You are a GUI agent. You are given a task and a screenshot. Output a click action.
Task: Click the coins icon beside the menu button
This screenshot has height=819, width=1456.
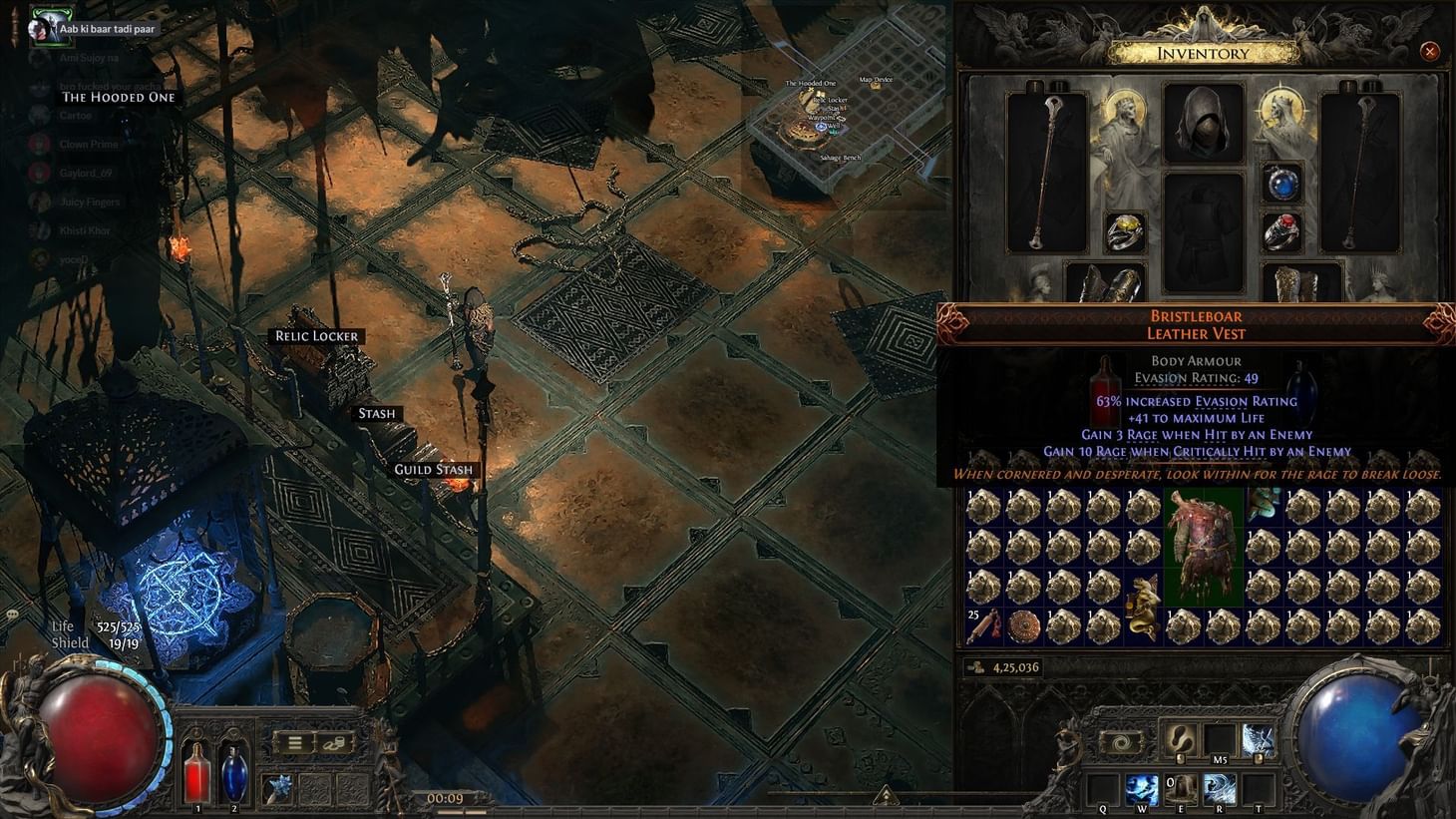pyautogui.click(x=335, y=743)
